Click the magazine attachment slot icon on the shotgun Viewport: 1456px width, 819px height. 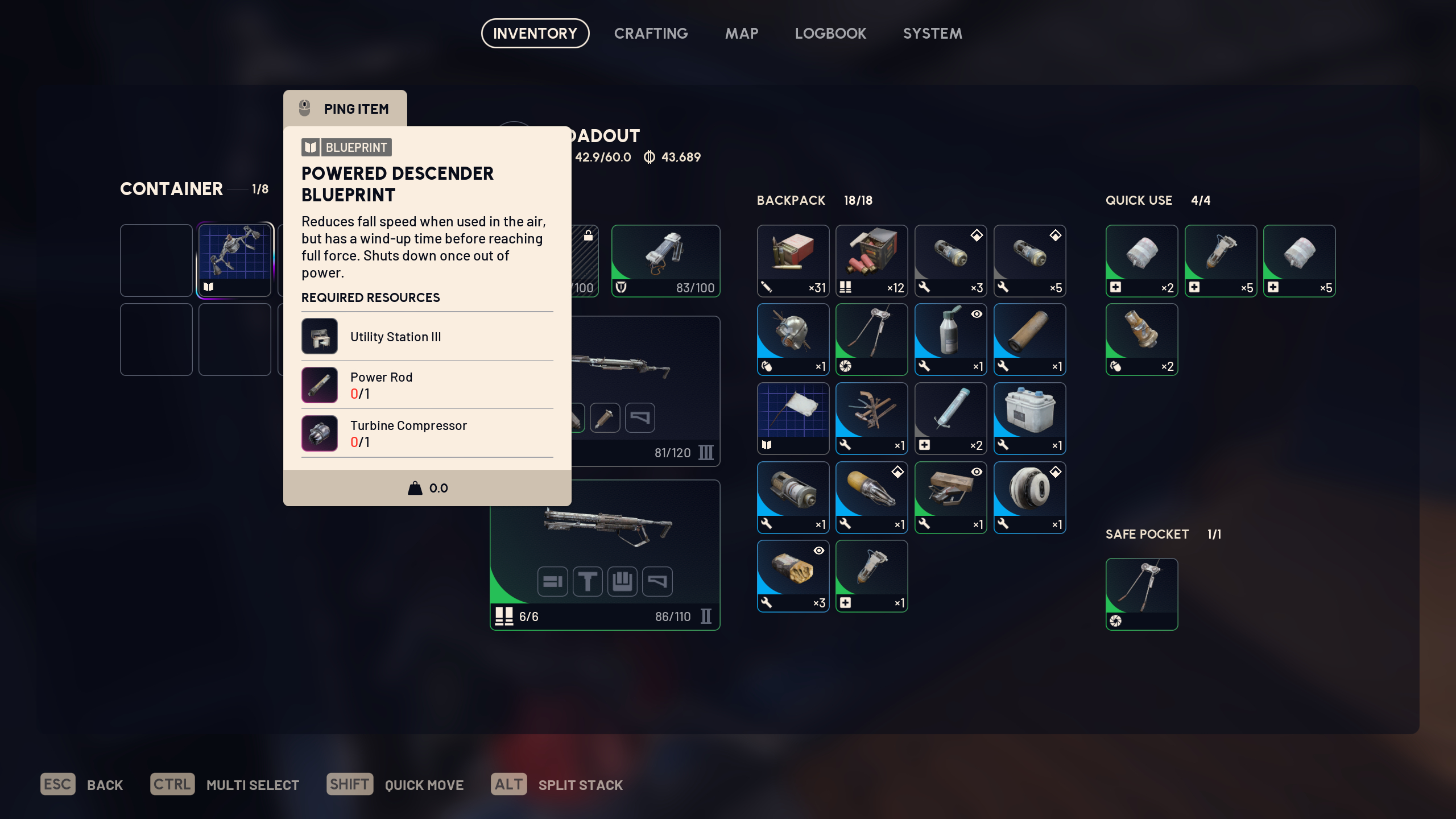coord(552,581)
